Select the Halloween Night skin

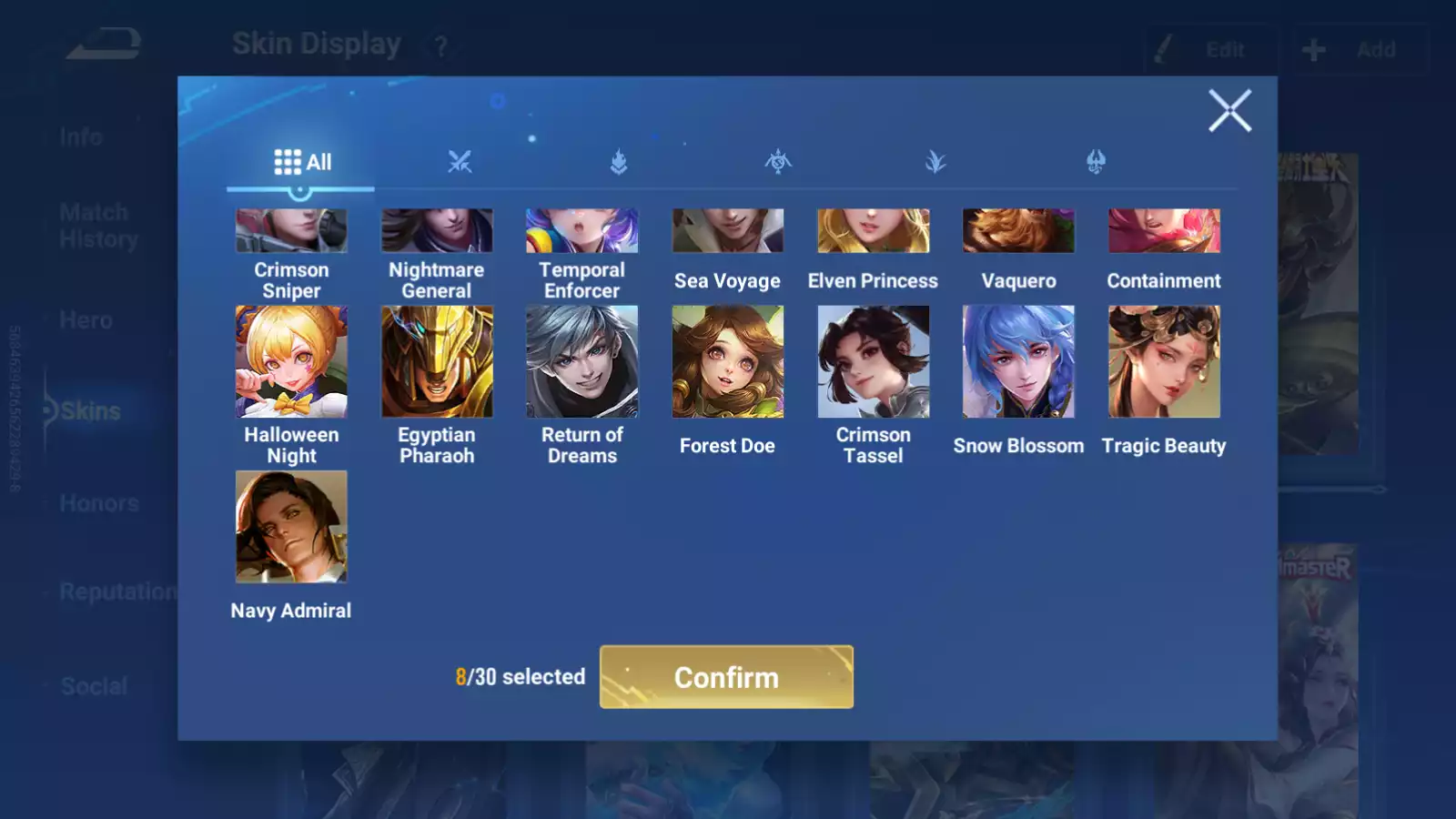coord(291,362)
